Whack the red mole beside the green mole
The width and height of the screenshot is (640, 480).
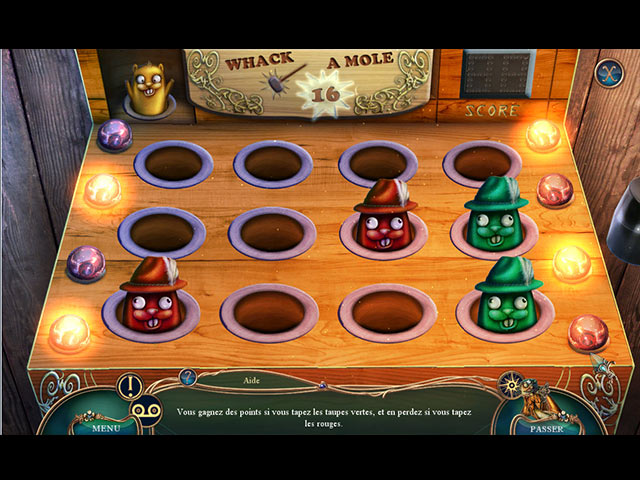[384, 220]
